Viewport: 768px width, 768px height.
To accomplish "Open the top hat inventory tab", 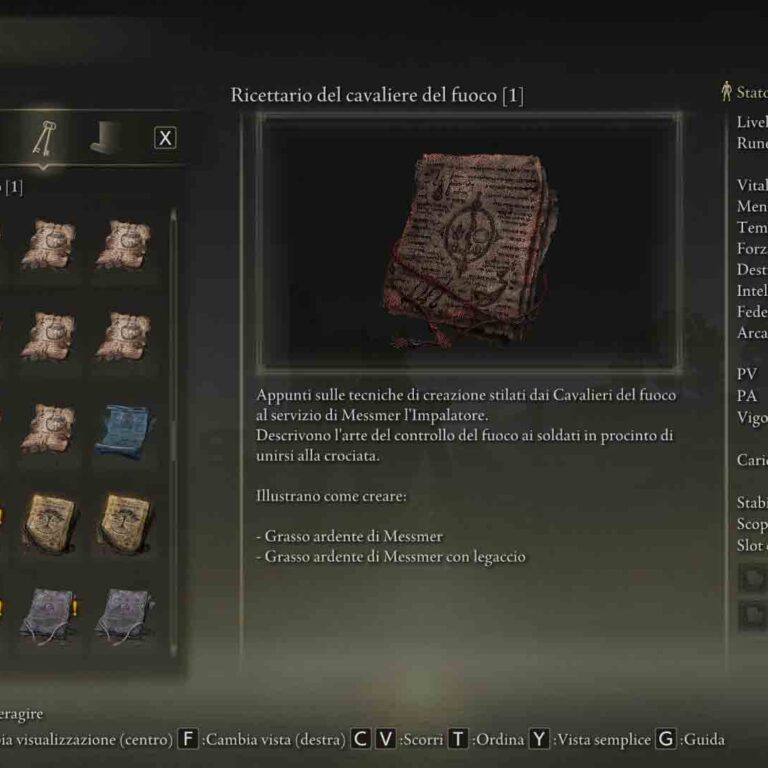I will tap(106, 139).
